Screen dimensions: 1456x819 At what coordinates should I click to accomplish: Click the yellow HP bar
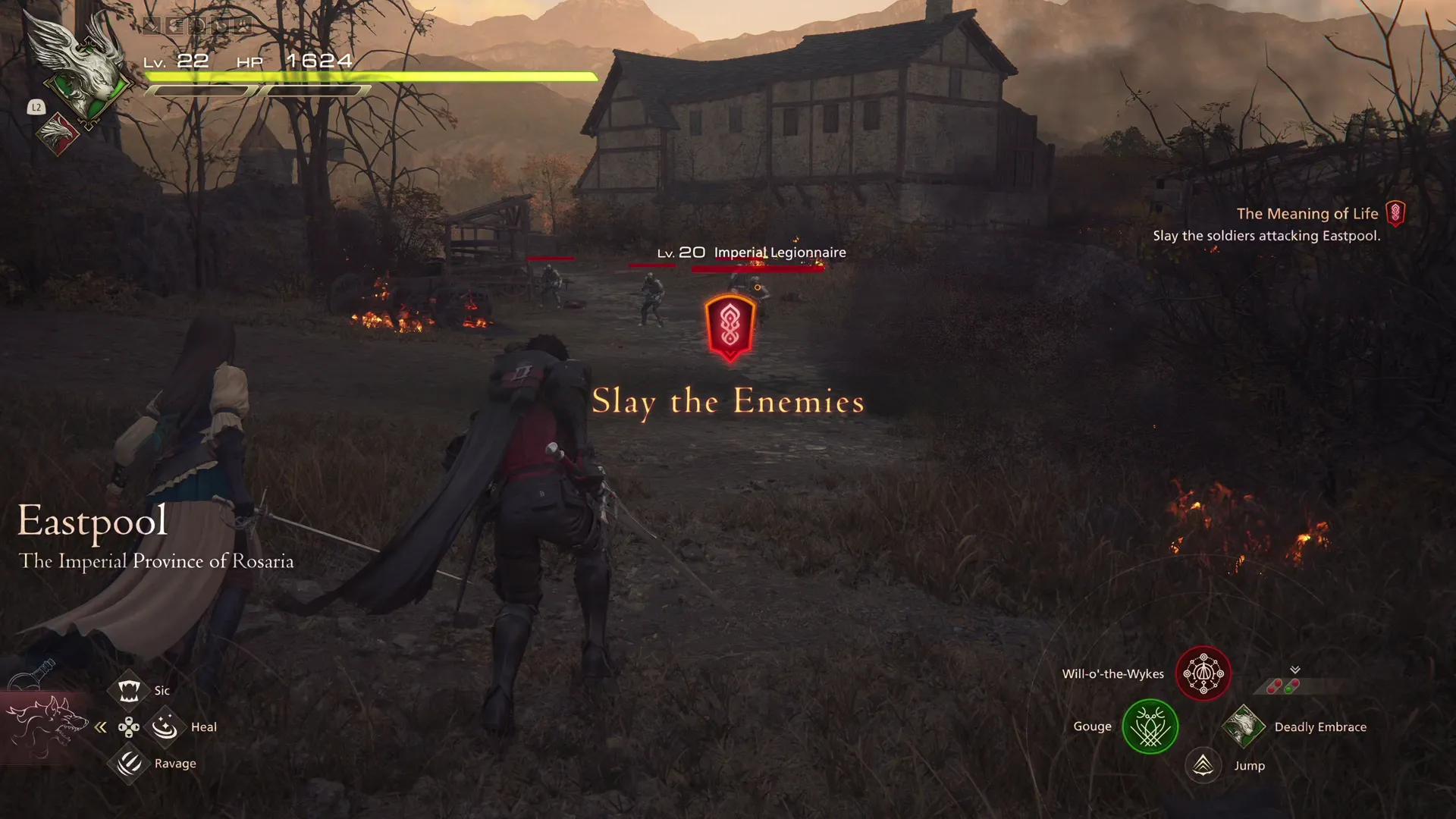(x=372, y=77)
